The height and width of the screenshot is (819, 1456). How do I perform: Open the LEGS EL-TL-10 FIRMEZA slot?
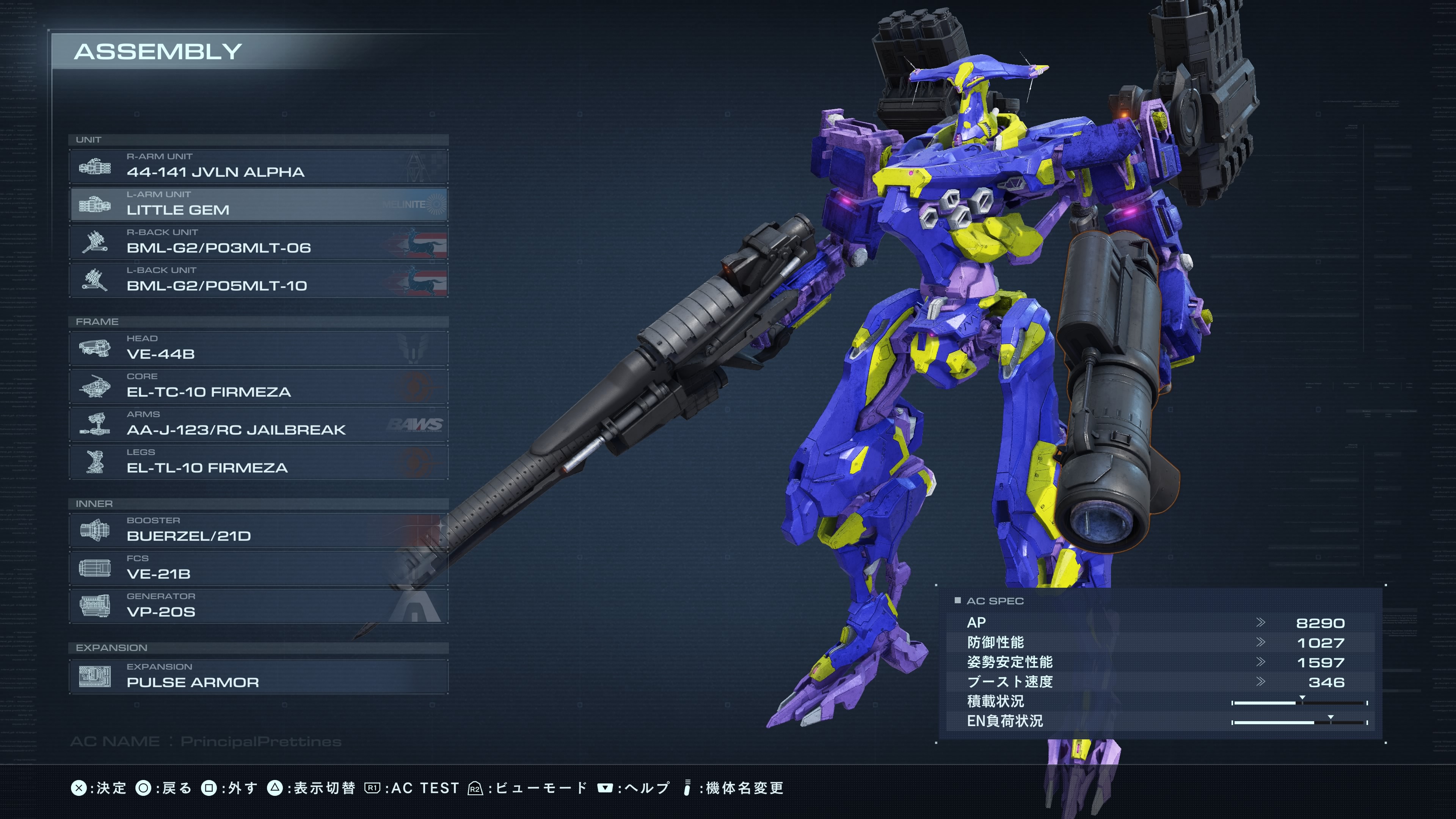(x=258, y=462)
